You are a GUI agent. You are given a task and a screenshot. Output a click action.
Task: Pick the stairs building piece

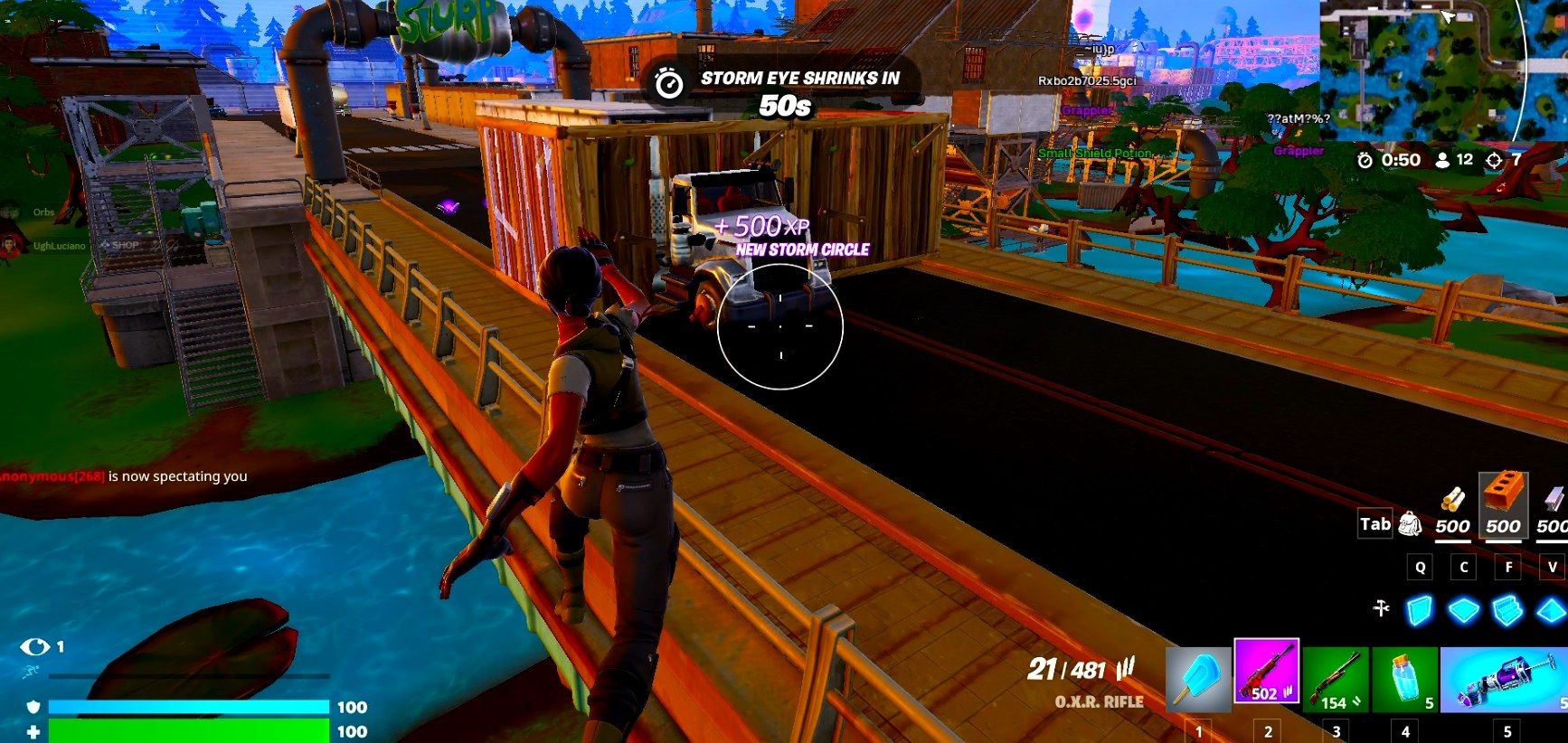(1507, 610)
